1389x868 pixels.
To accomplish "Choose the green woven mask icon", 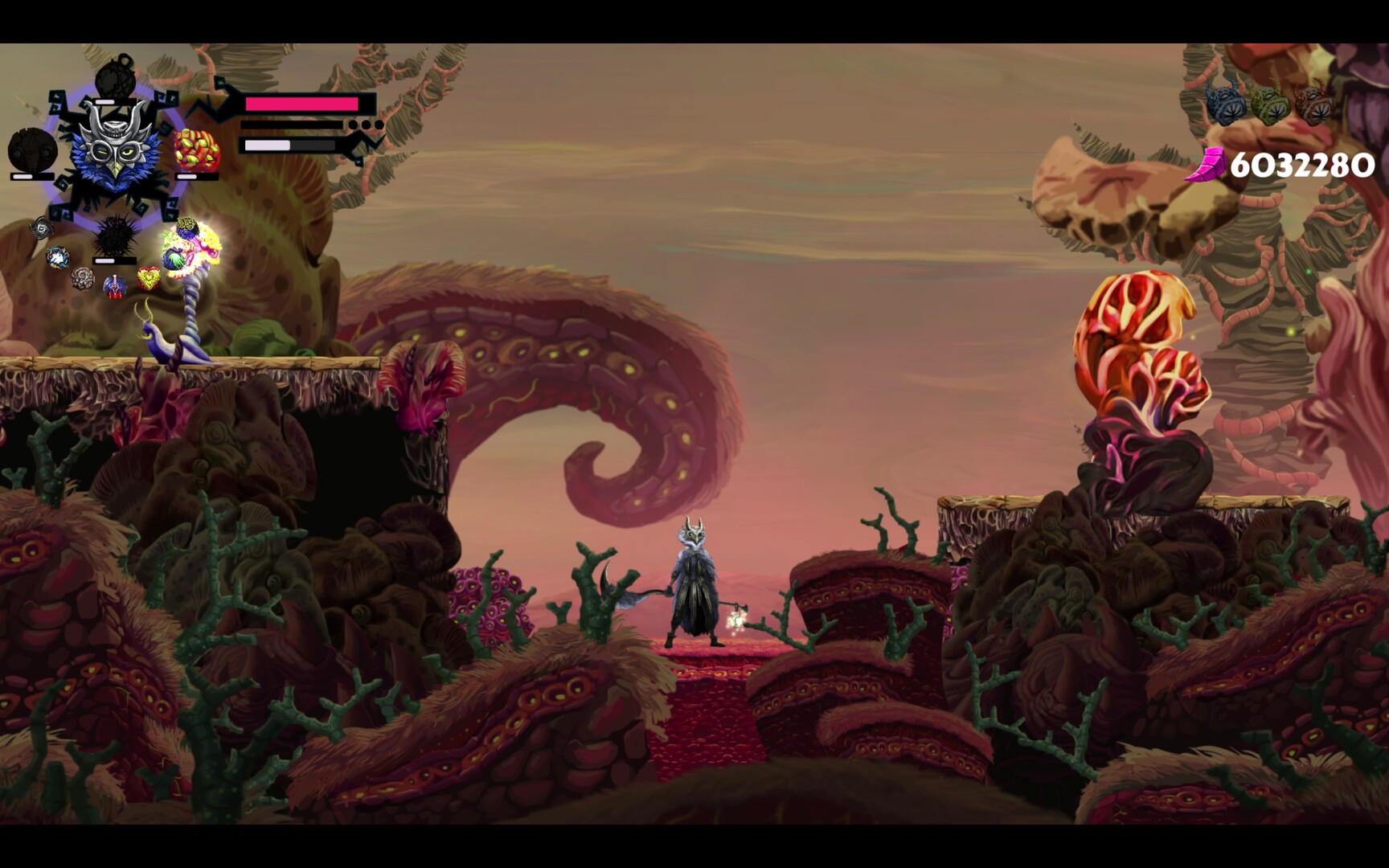I will [1270, 106].
